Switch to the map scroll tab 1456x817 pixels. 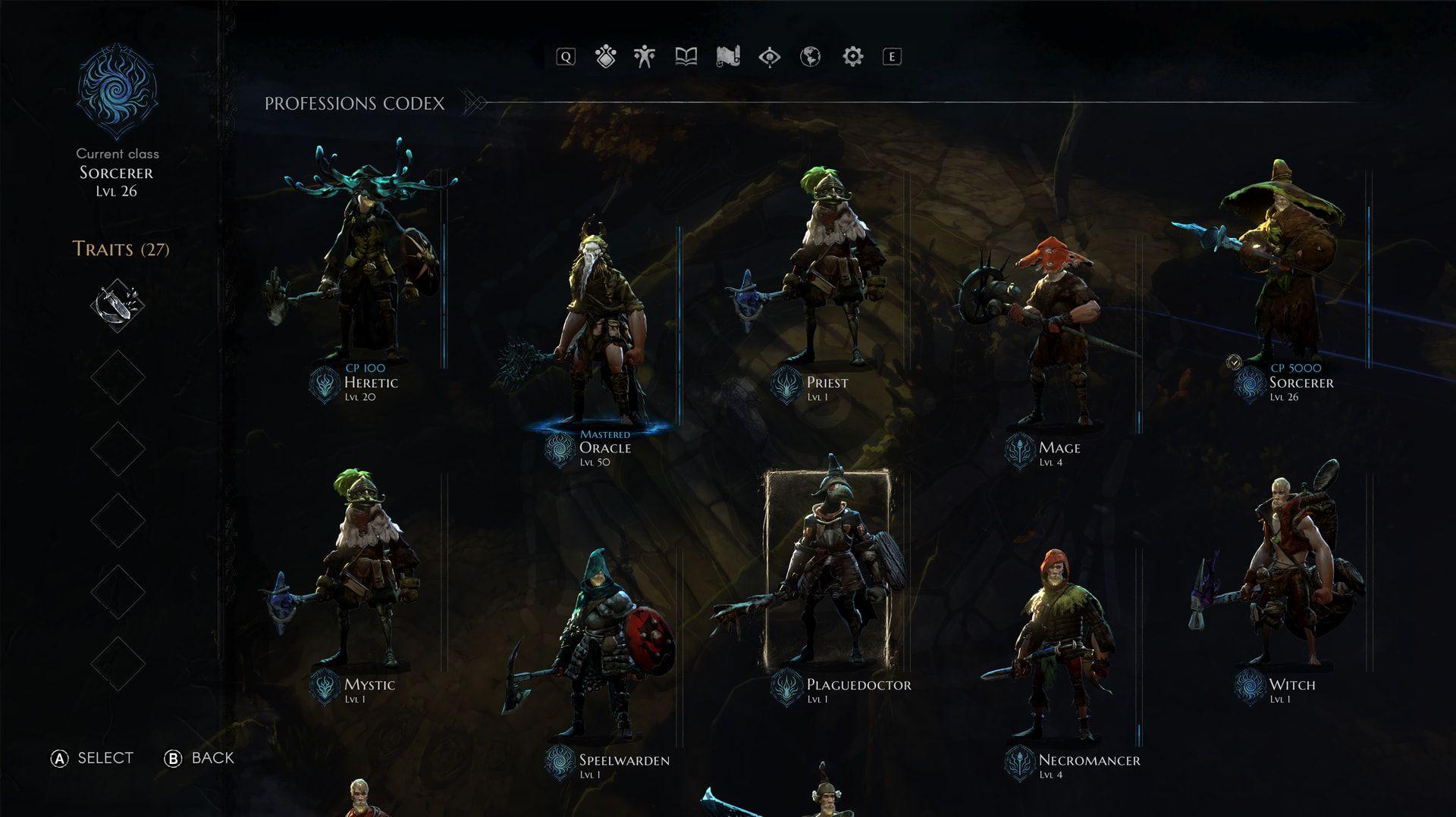(727, 57)
